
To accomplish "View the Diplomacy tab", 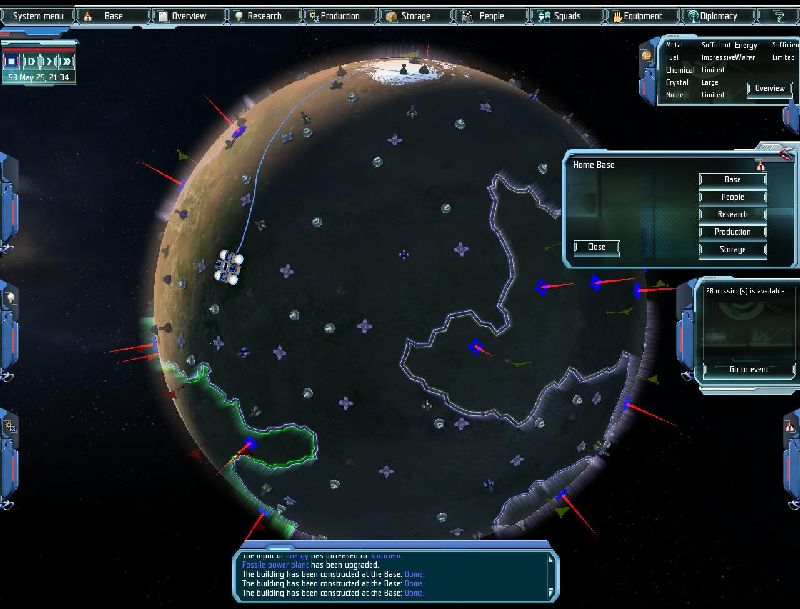I will tap(712, 16).
